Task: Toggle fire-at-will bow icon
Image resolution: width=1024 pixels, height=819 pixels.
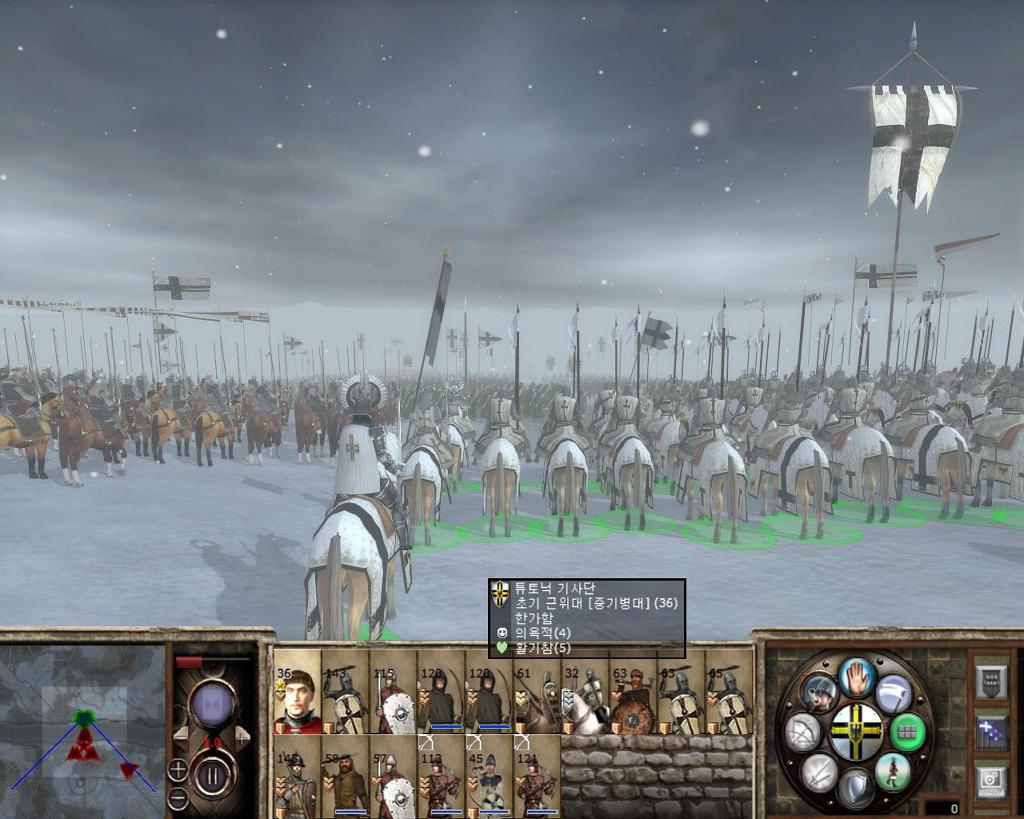Action: 803,732
